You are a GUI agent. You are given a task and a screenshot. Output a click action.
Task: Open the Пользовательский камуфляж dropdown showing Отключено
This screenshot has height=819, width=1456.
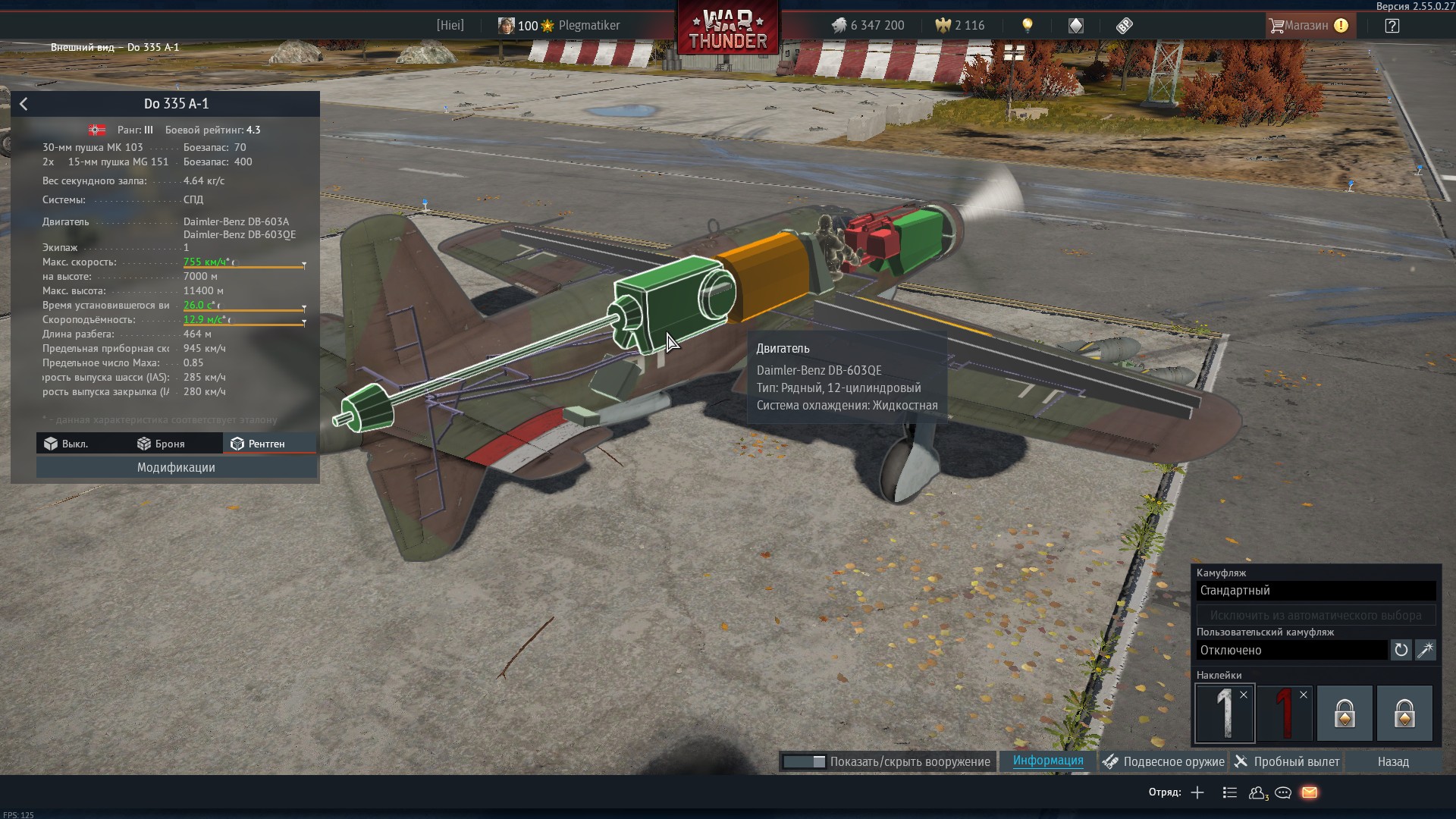coord(1291,650)
